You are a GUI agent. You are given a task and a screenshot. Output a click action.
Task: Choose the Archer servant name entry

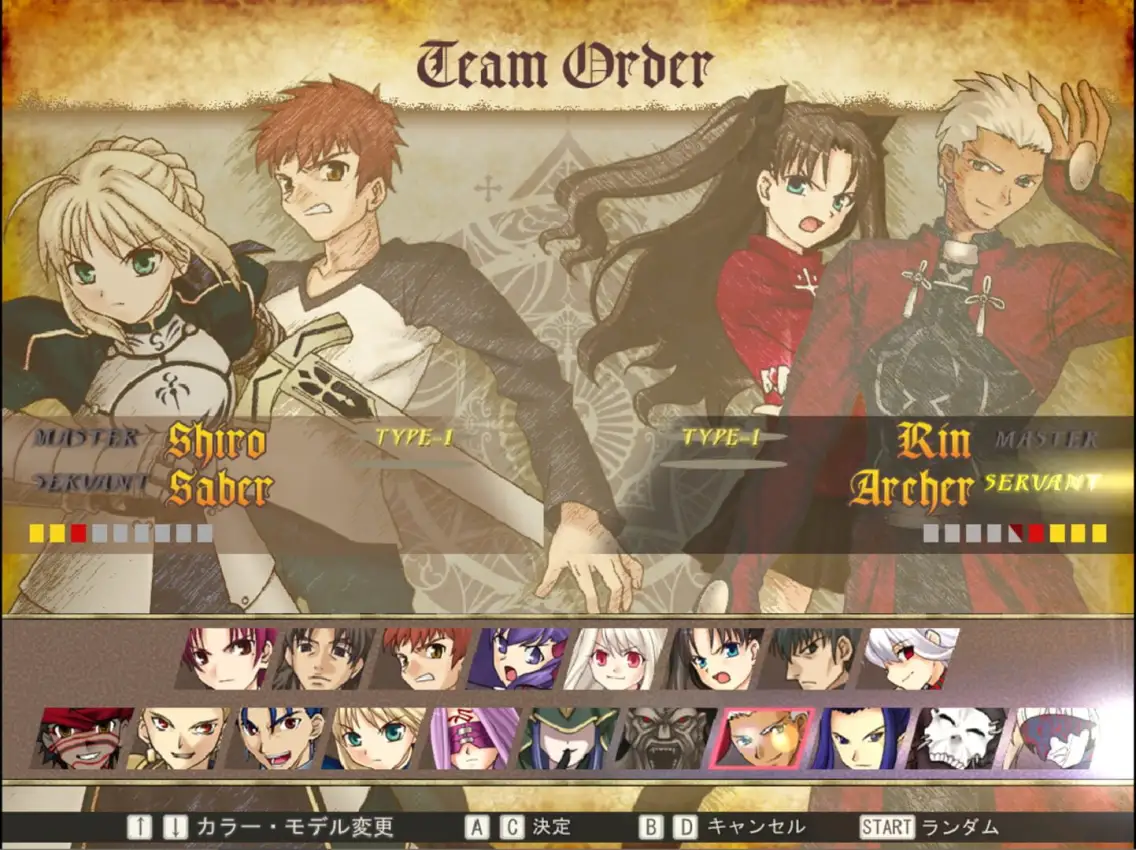911,489
